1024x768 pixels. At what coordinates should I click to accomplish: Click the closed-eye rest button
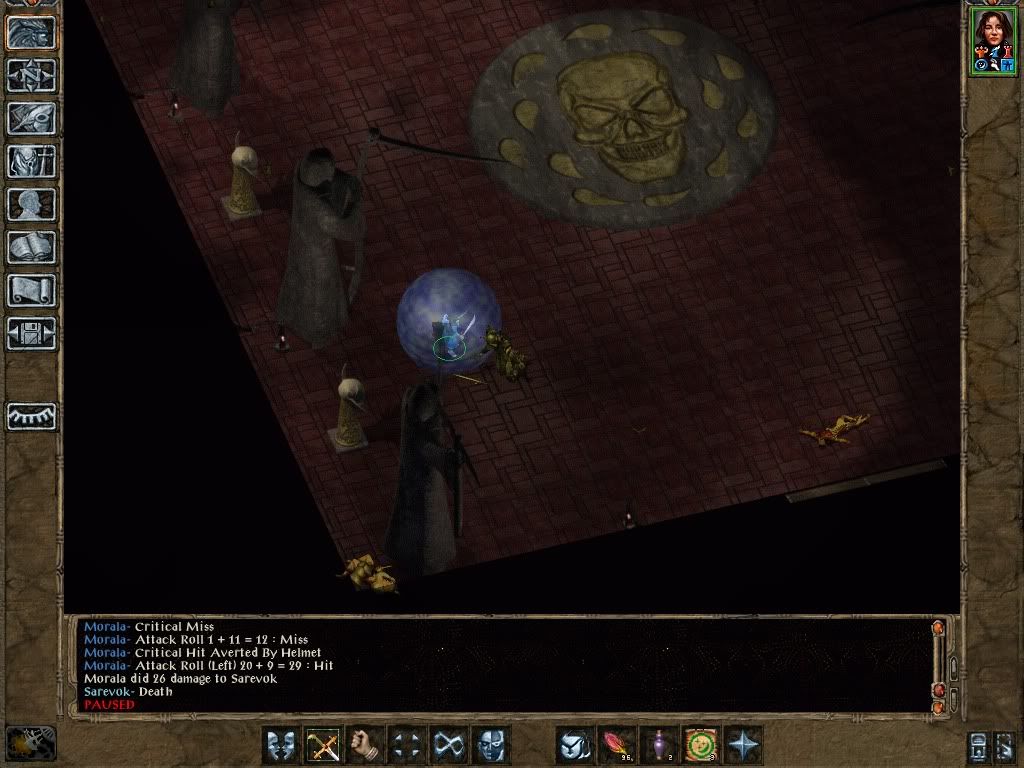tap(32, 416)
